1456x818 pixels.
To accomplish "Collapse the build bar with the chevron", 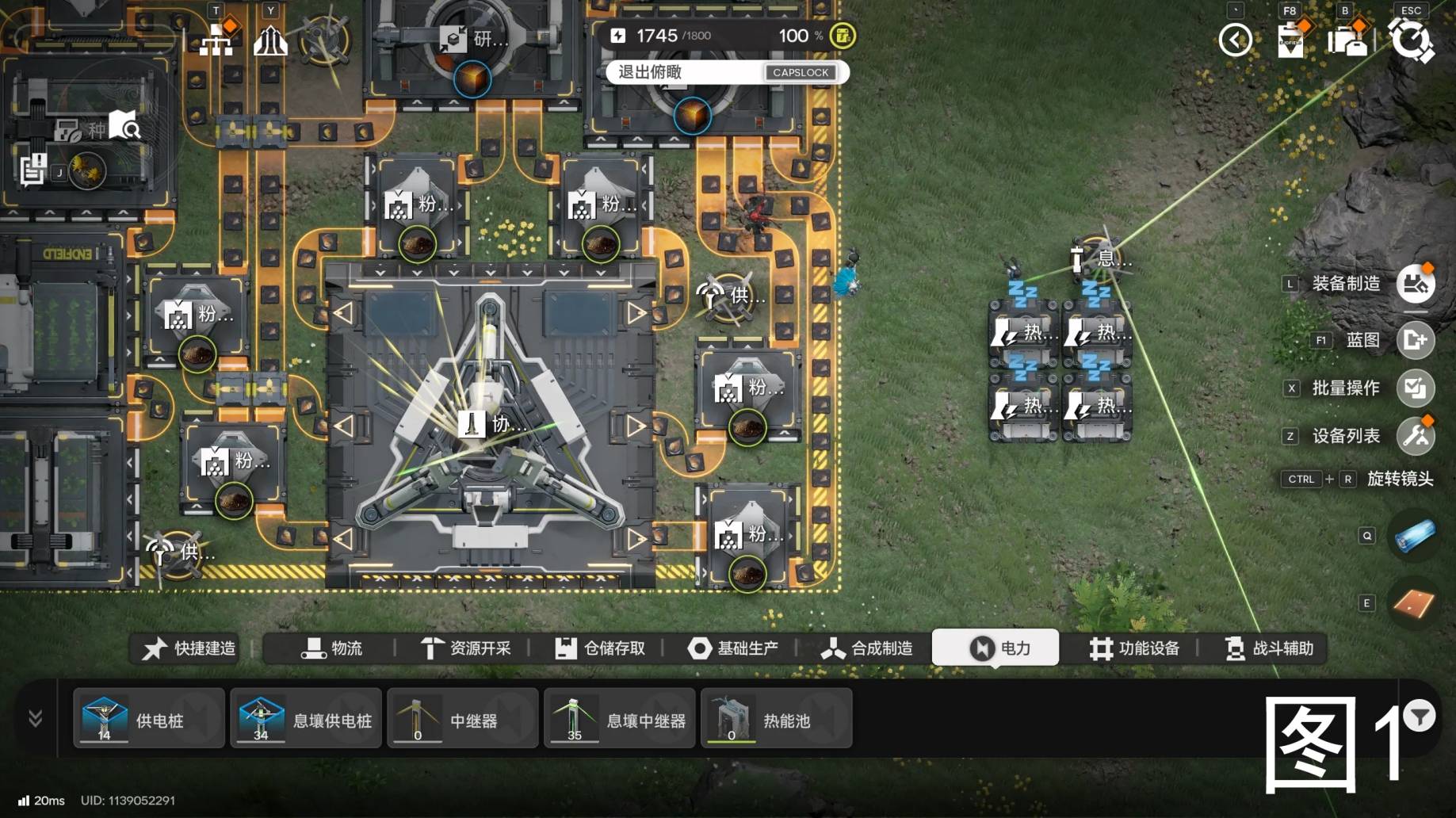I will coord(35,718).
